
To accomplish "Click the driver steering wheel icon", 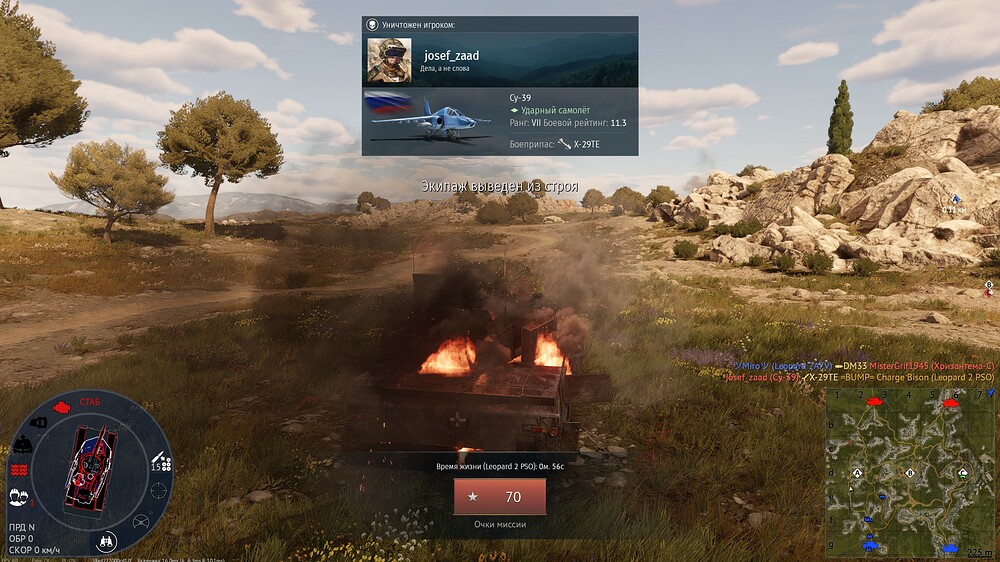I will (140, 521).
